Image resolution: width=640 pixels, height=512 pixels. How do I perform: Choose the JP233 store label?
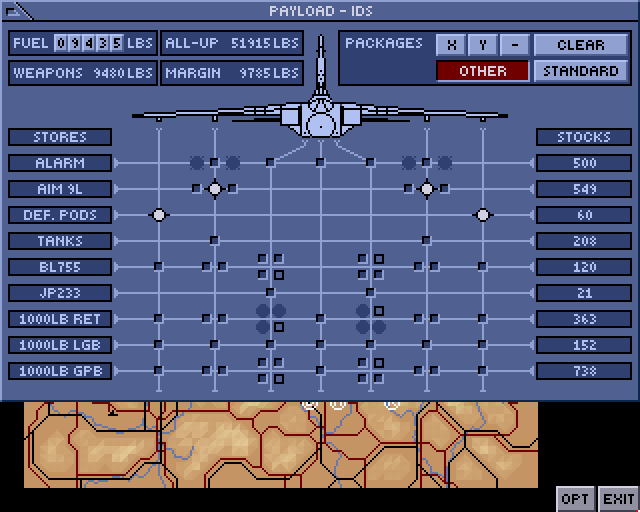[60, 293]
